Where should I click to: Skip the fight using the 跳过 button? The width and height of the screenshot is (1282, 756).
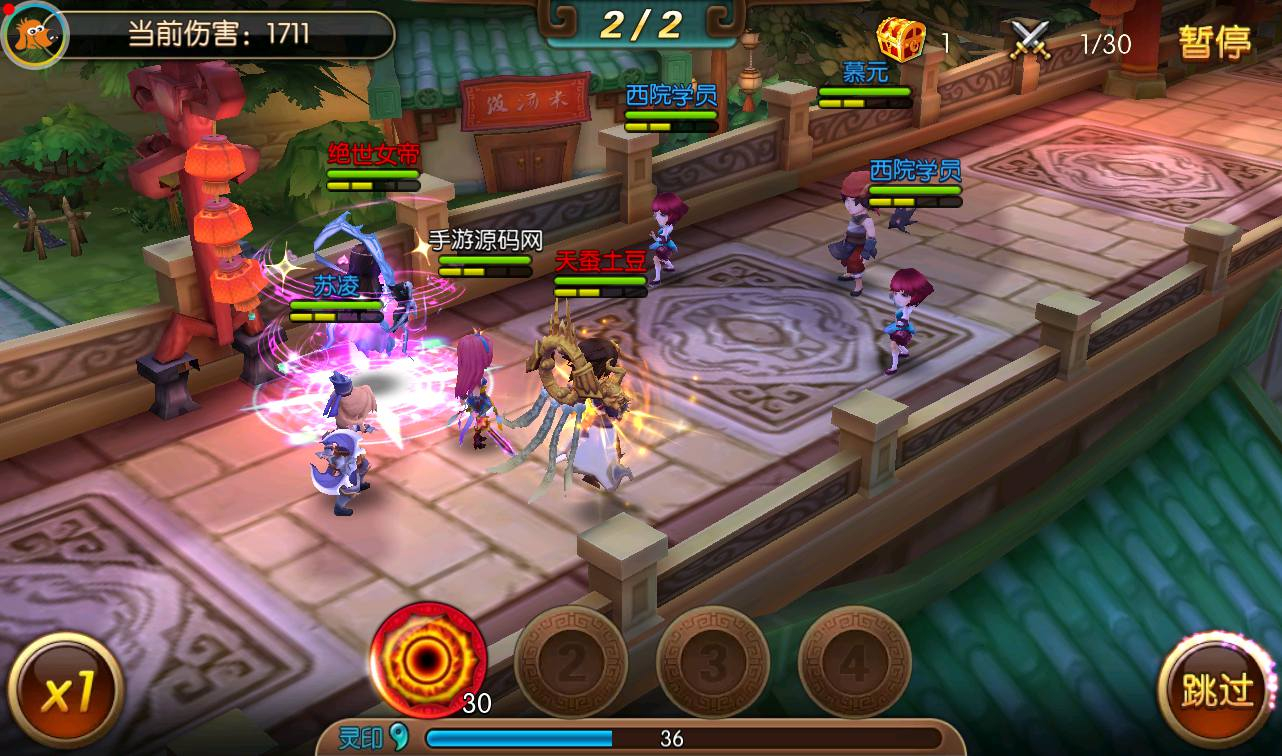1216,690
